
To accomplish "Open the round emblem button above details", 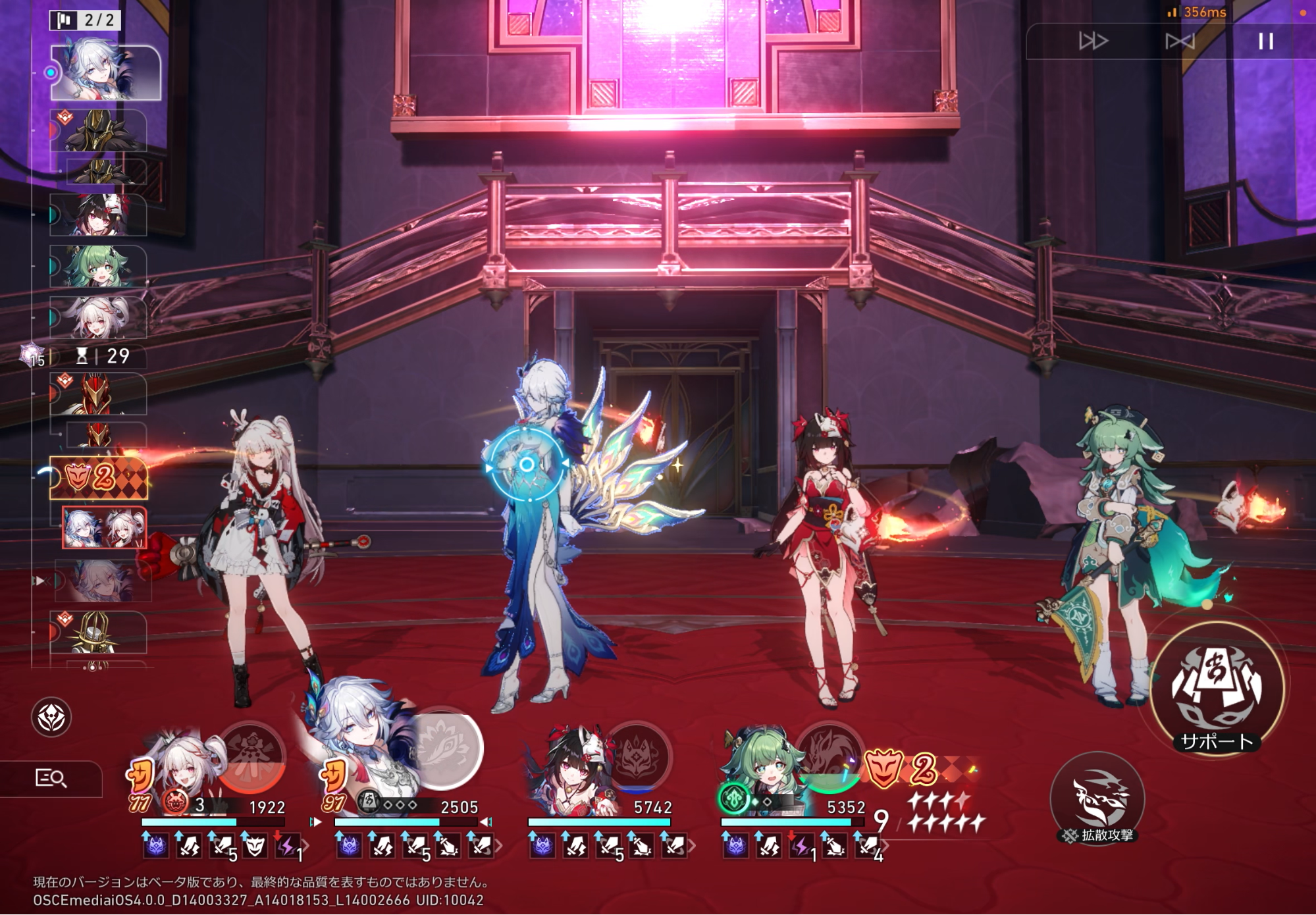I will 51,717.
